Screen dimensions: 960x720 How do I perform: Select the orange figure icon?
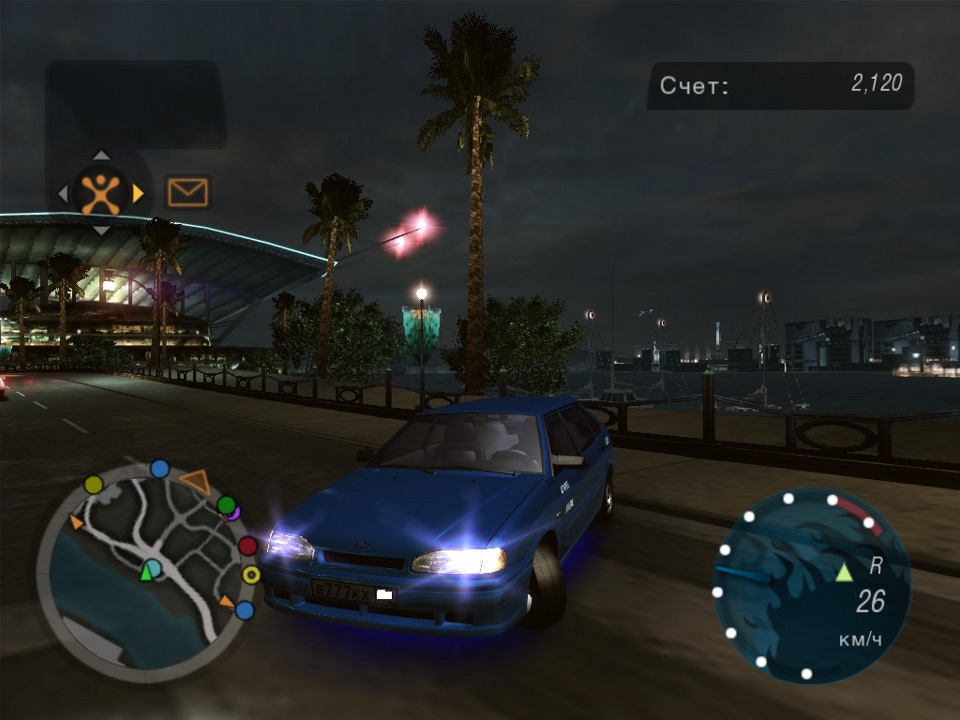[101, 192]
